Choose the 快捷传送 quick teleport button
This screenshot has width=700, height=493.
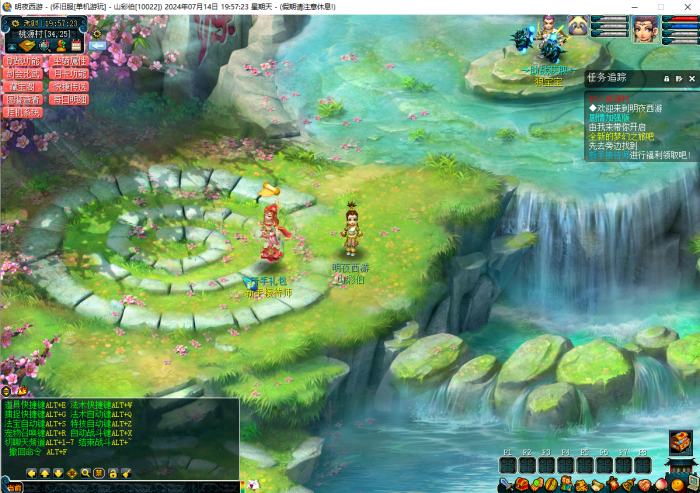70,87
